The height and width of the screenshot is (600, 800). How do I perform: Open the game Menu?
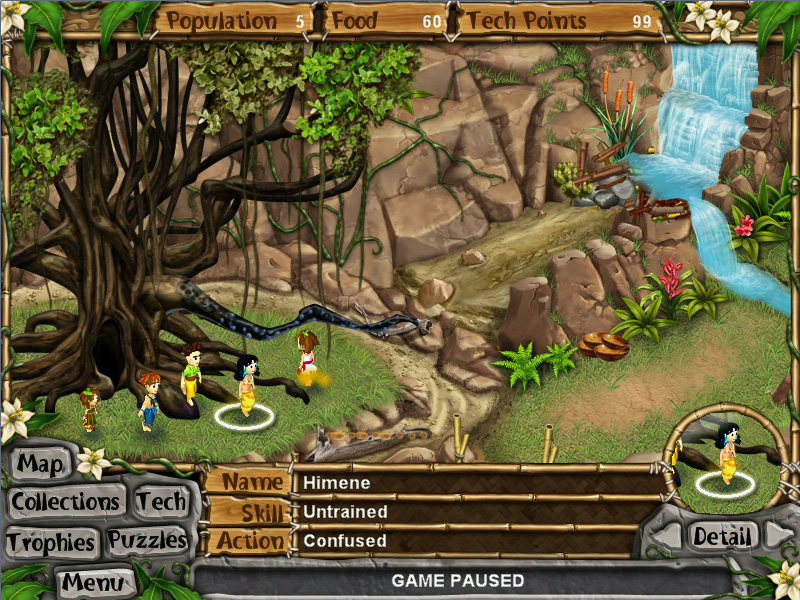94,581
